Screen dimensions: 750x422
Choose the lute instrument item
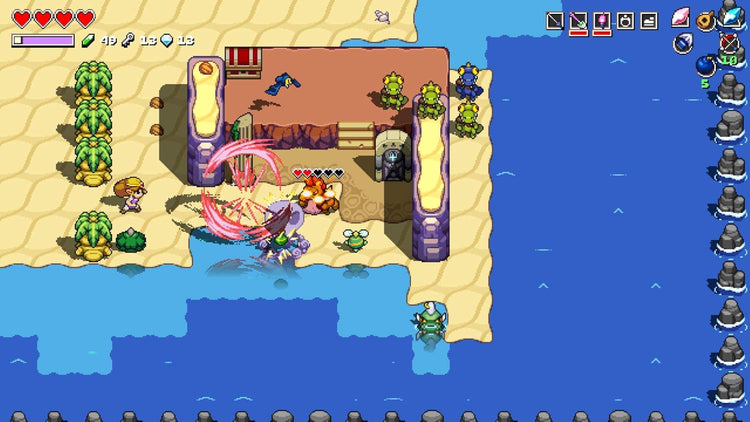click(x=706, y=20)
